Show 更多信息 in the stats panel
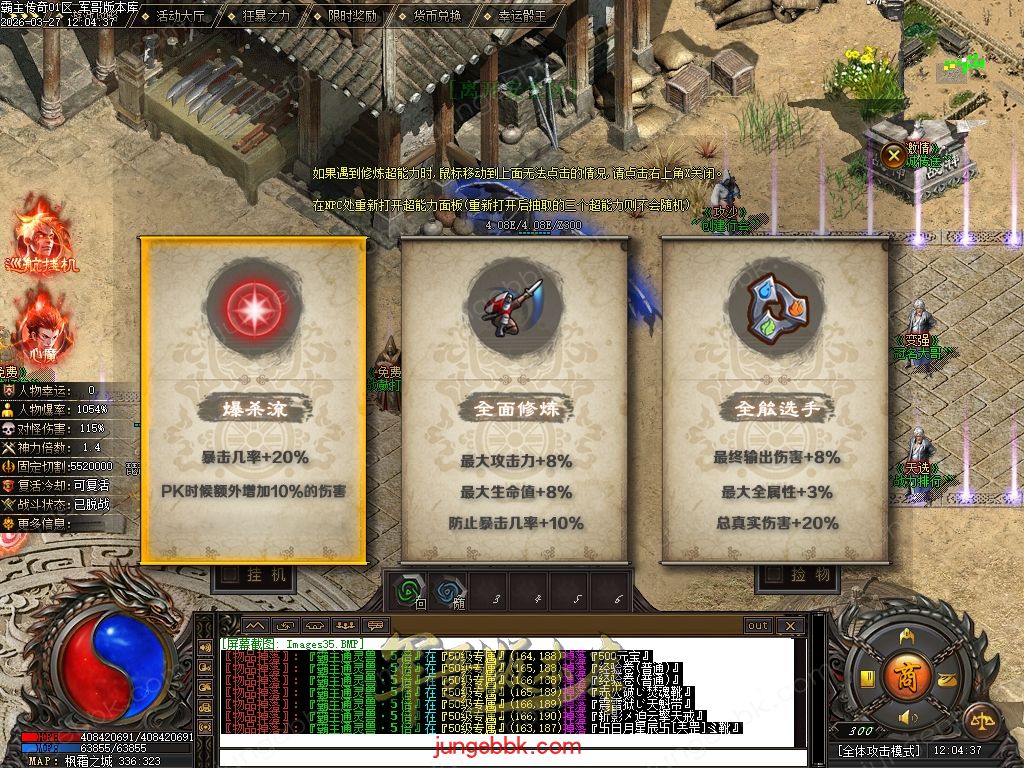 [x=62, y=523]
